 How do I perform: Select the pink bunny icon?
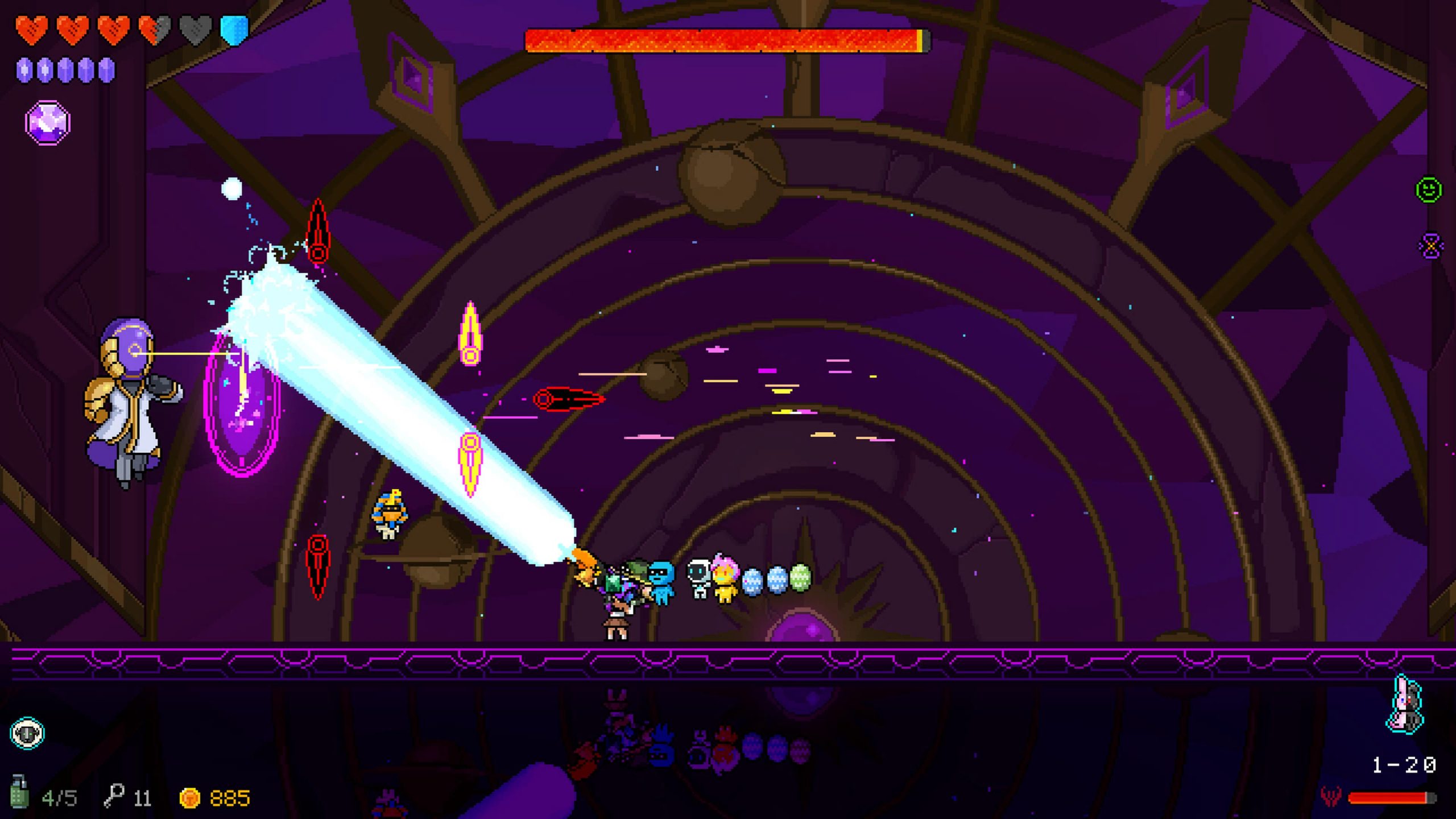[1404, 704]
